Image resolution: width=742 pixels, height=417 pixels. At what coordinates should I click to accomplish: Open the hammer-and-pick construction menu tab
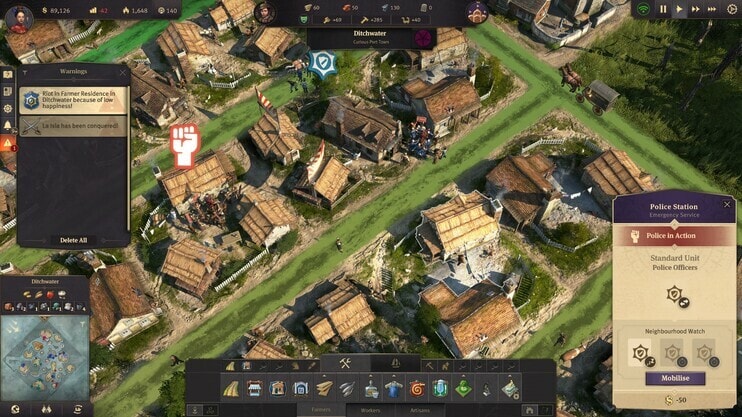point(344,363)
